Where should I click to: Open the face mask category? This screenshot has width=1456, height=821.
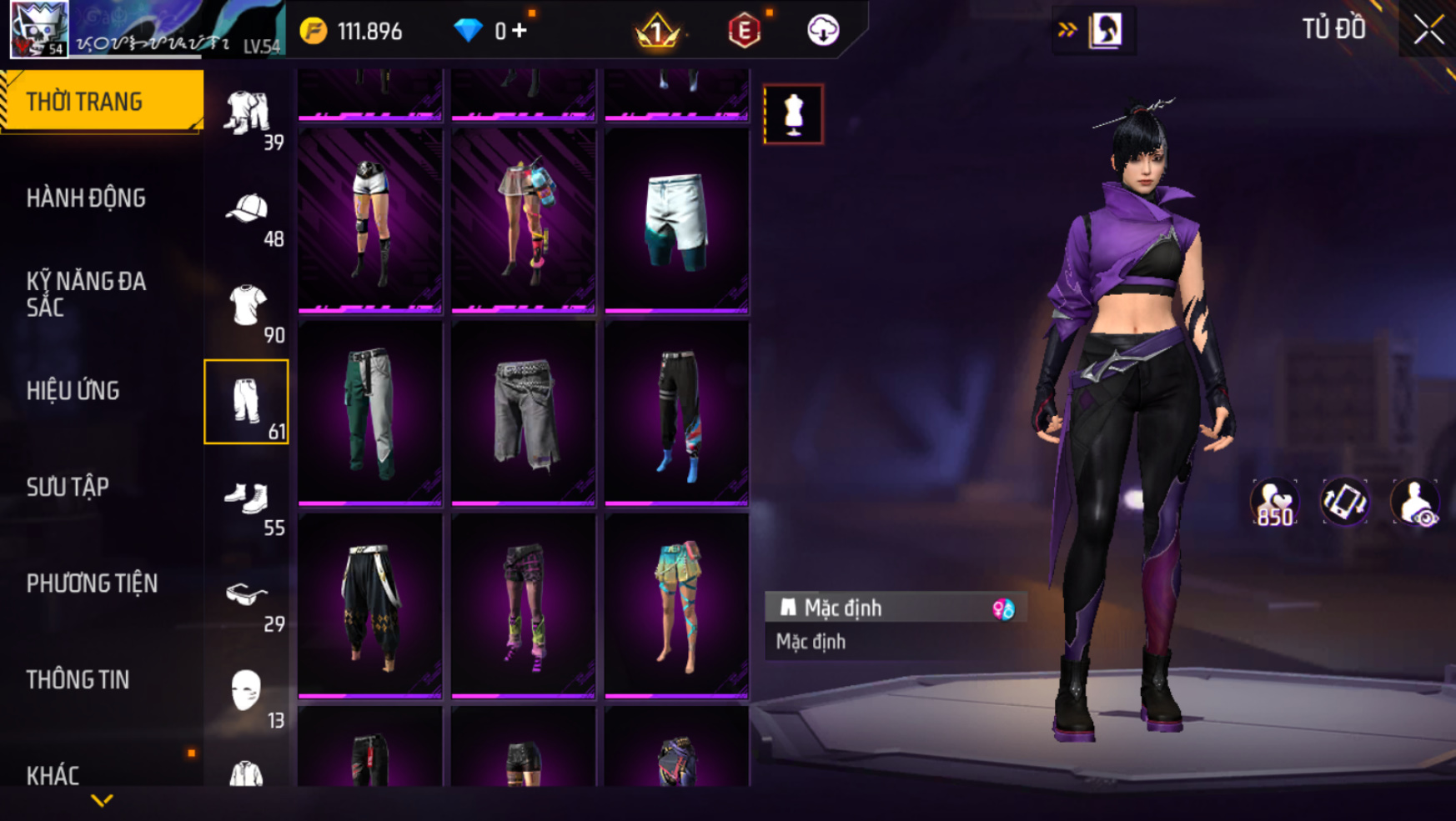click(x=247, y=692)
